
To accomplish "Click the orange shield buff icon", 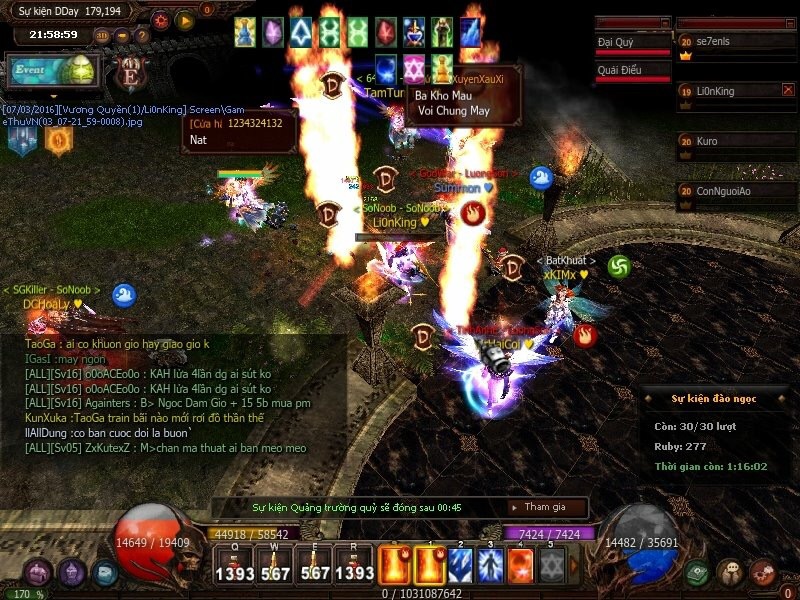I will 59,140.
